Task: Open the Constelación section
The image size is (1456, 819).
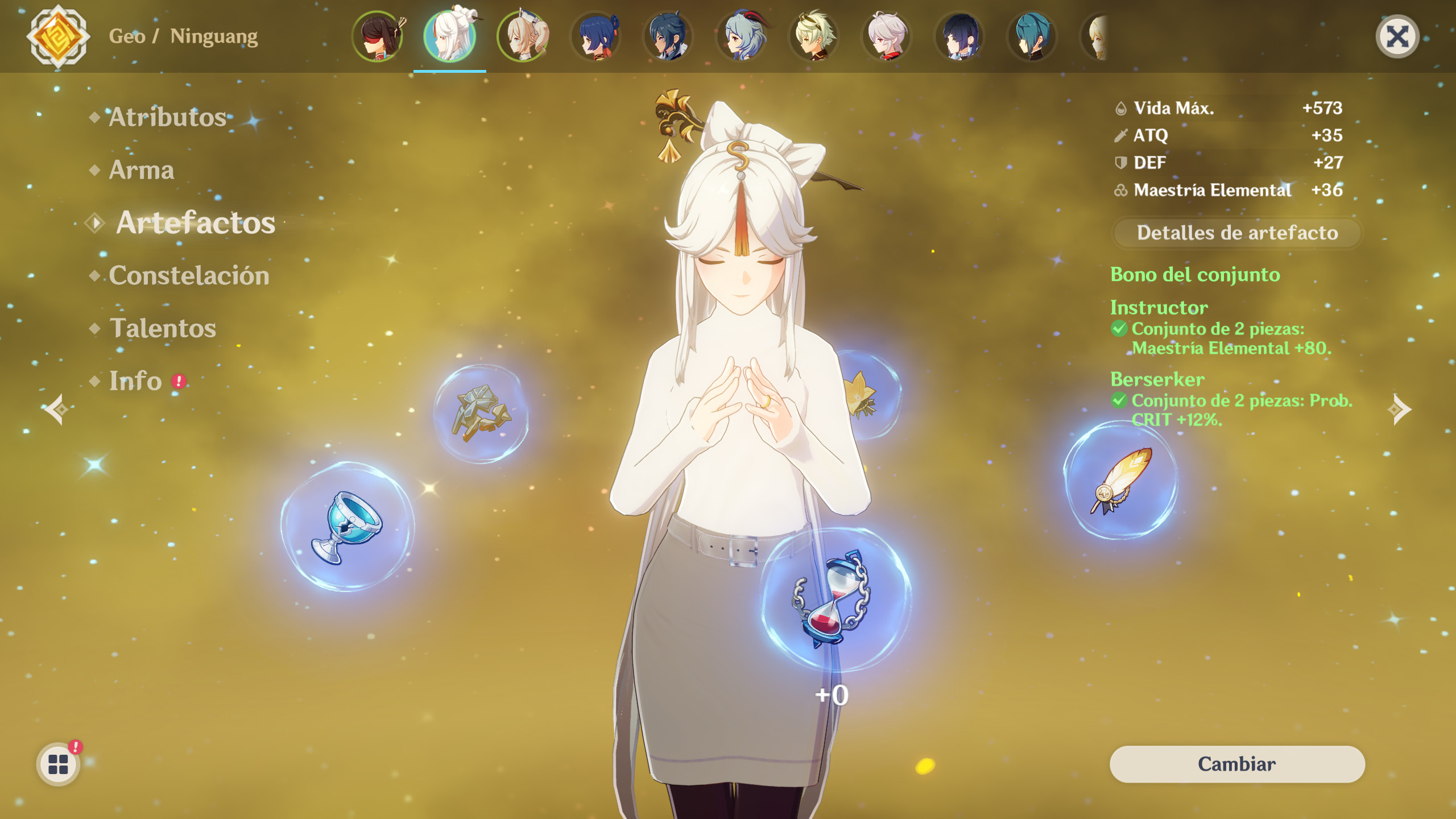Action: pyautogui.click(x=189, y=275)
